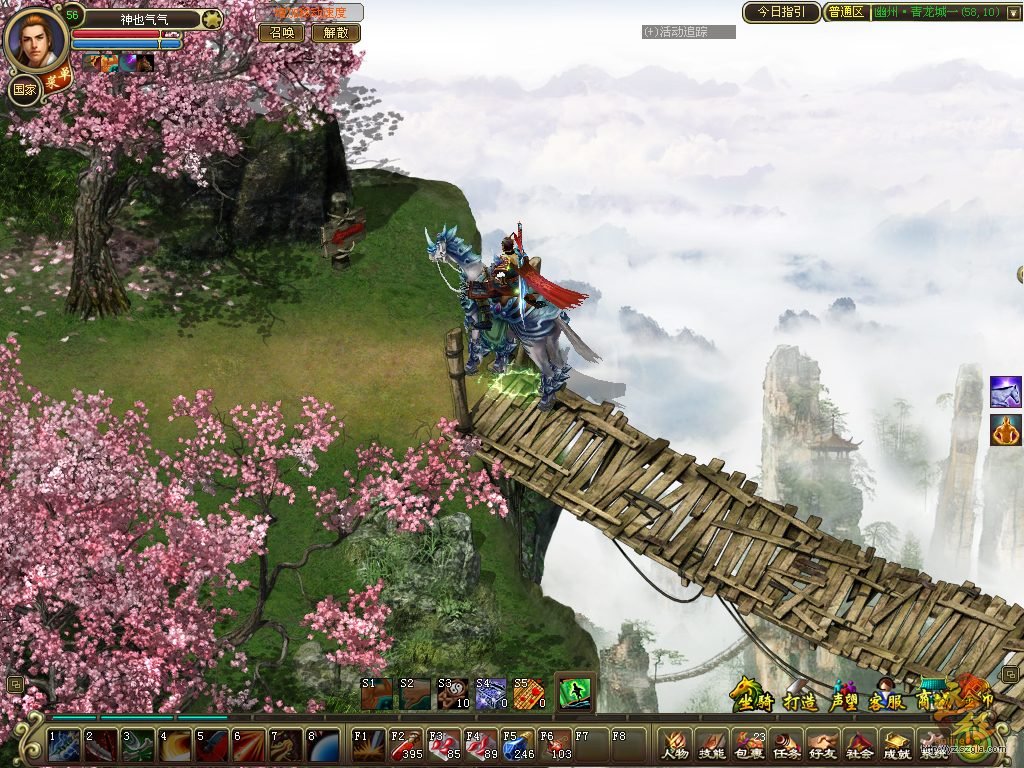
Task: Activate the green running figure skill
Action: coord(574,692)
